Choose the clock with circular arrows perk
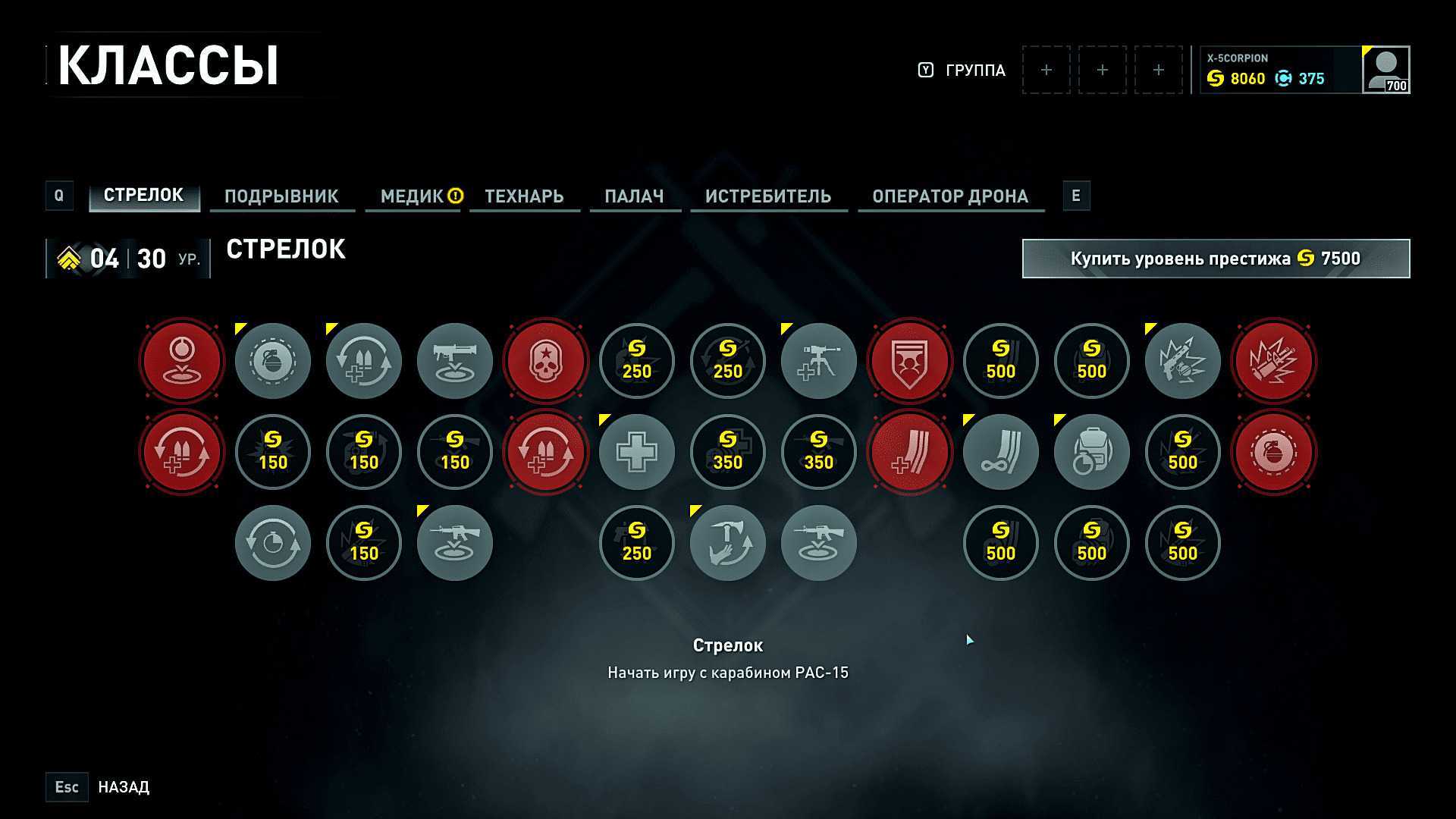Image resolution: width=1456 pixels, height=819 pixels. (x=272, y=543)
